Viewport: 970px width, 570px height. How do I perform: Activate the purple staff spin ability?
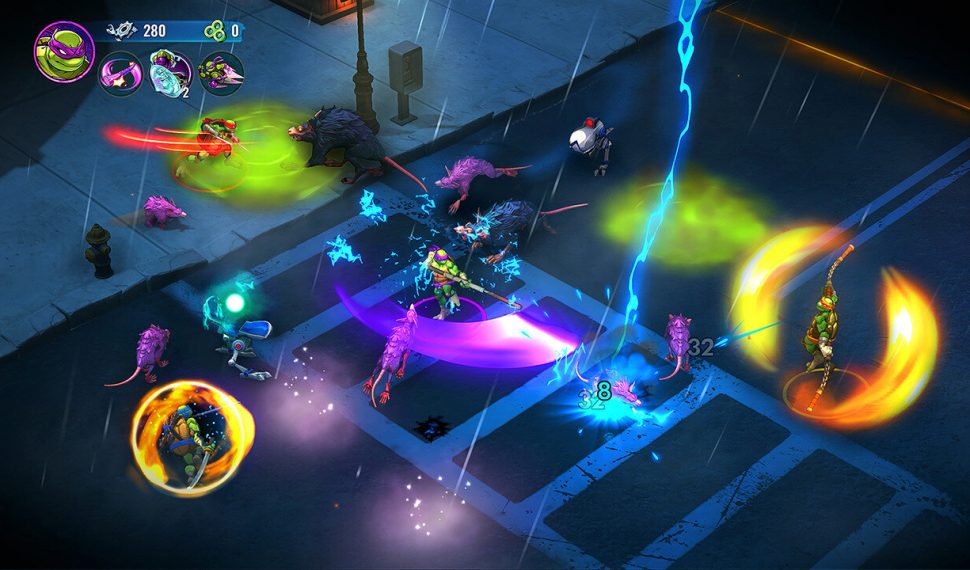pos(120,73)
